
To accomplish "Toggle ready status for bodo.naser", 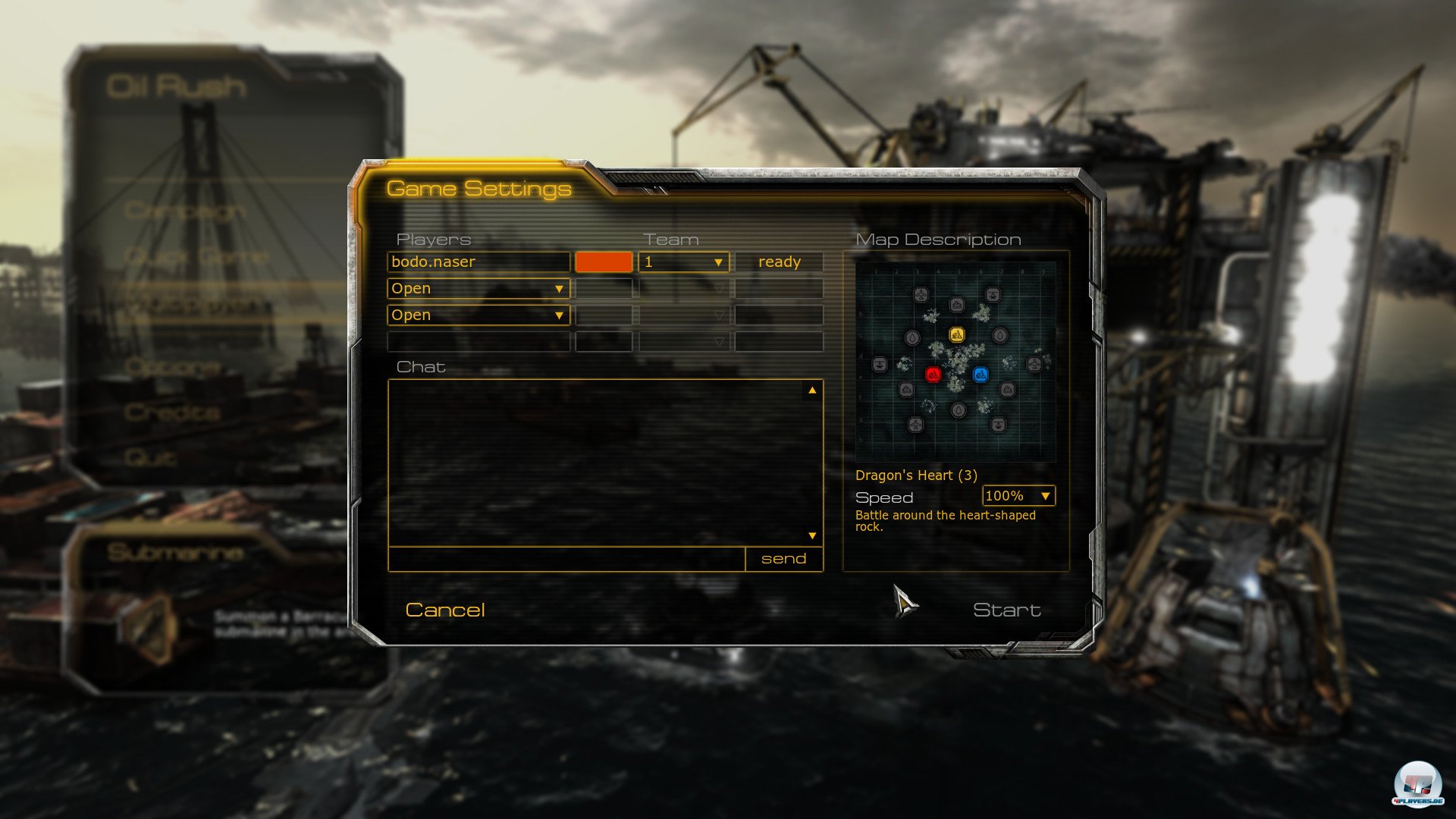I will [778, 262].
